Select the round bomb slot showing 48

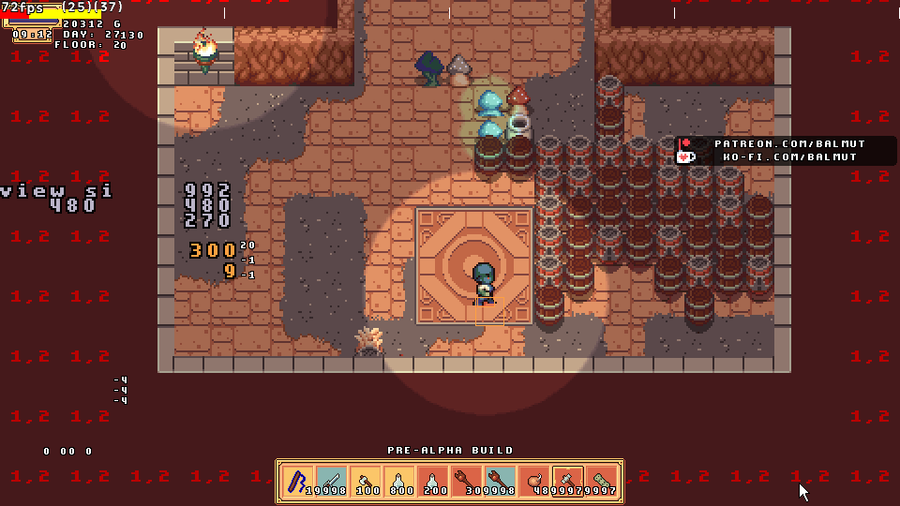click(534, 482)
